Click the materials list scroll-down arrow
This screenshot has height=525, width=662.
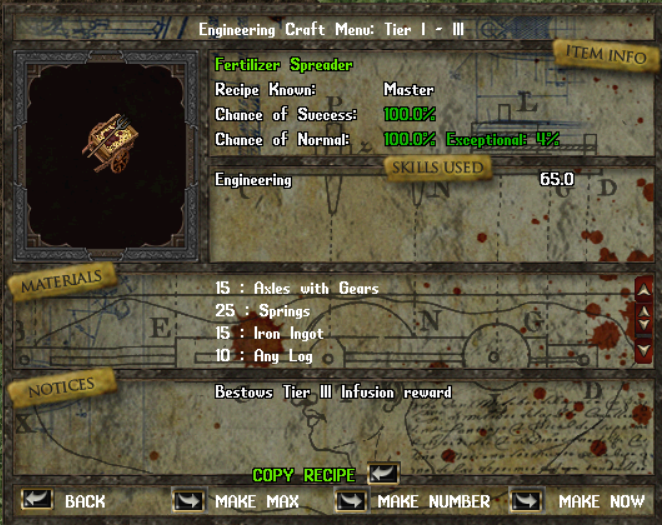point(644,349)
